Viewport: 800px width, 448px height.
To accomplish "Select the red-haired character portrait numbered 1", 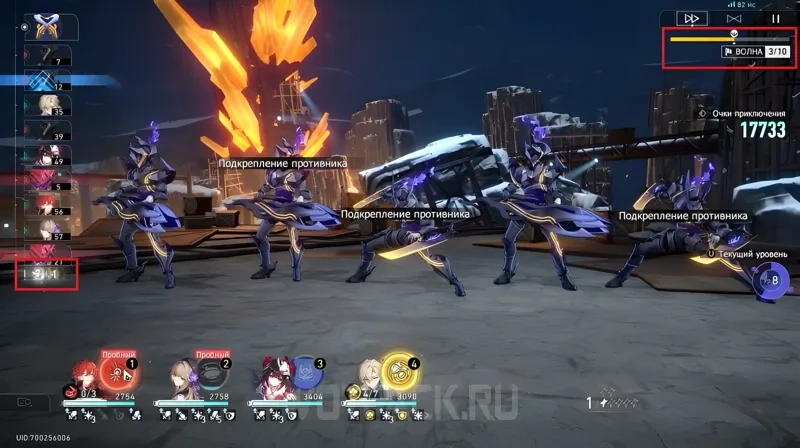I will coord(86,370).
